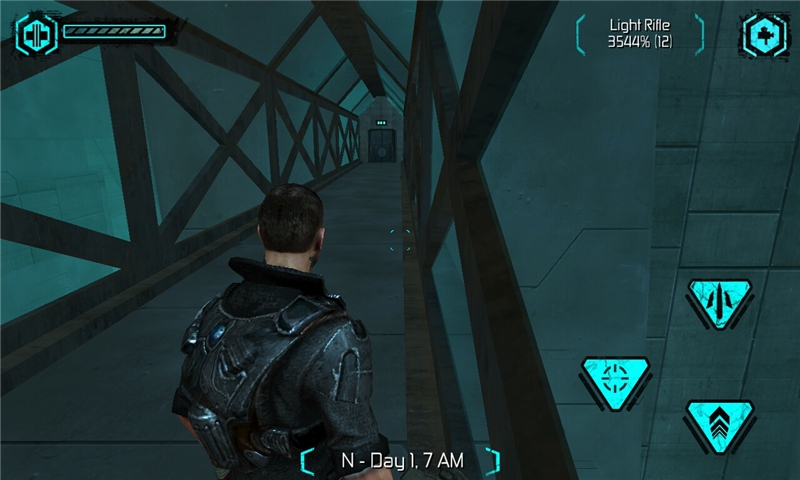Screen dimensions: 800x480
Task: Tap the crosshair aim button
Action: point(616,379)
